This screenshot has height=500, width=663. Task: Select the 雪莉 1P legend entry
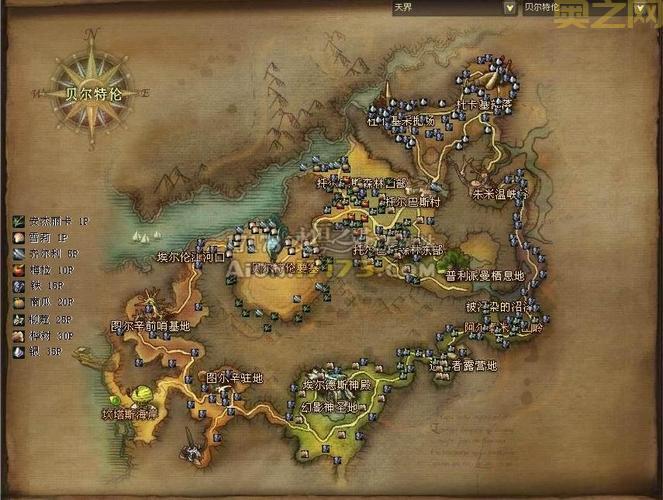click(x=46, y=238)
